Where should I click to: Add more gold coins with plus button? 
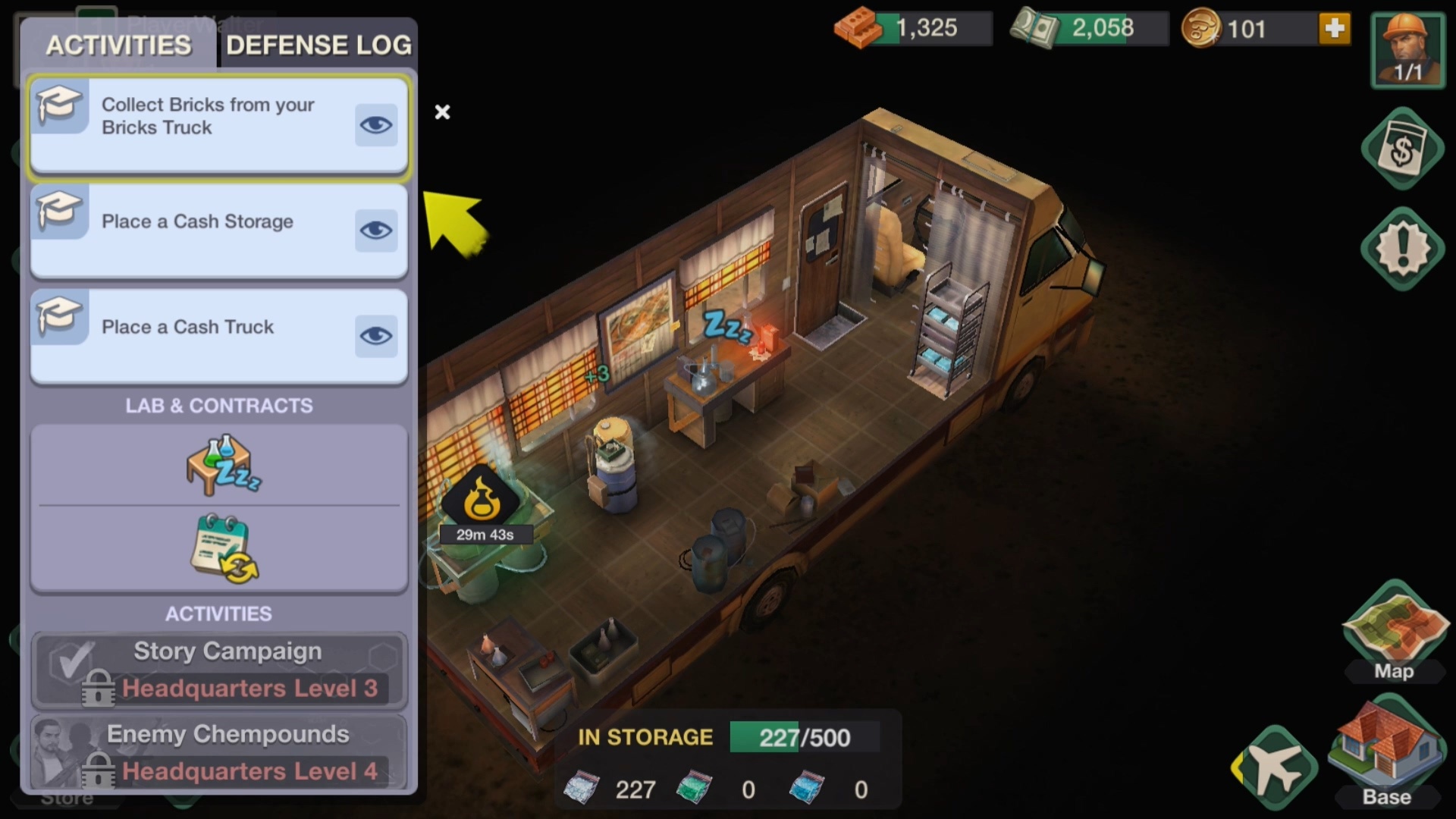(x=1334, y=29)
